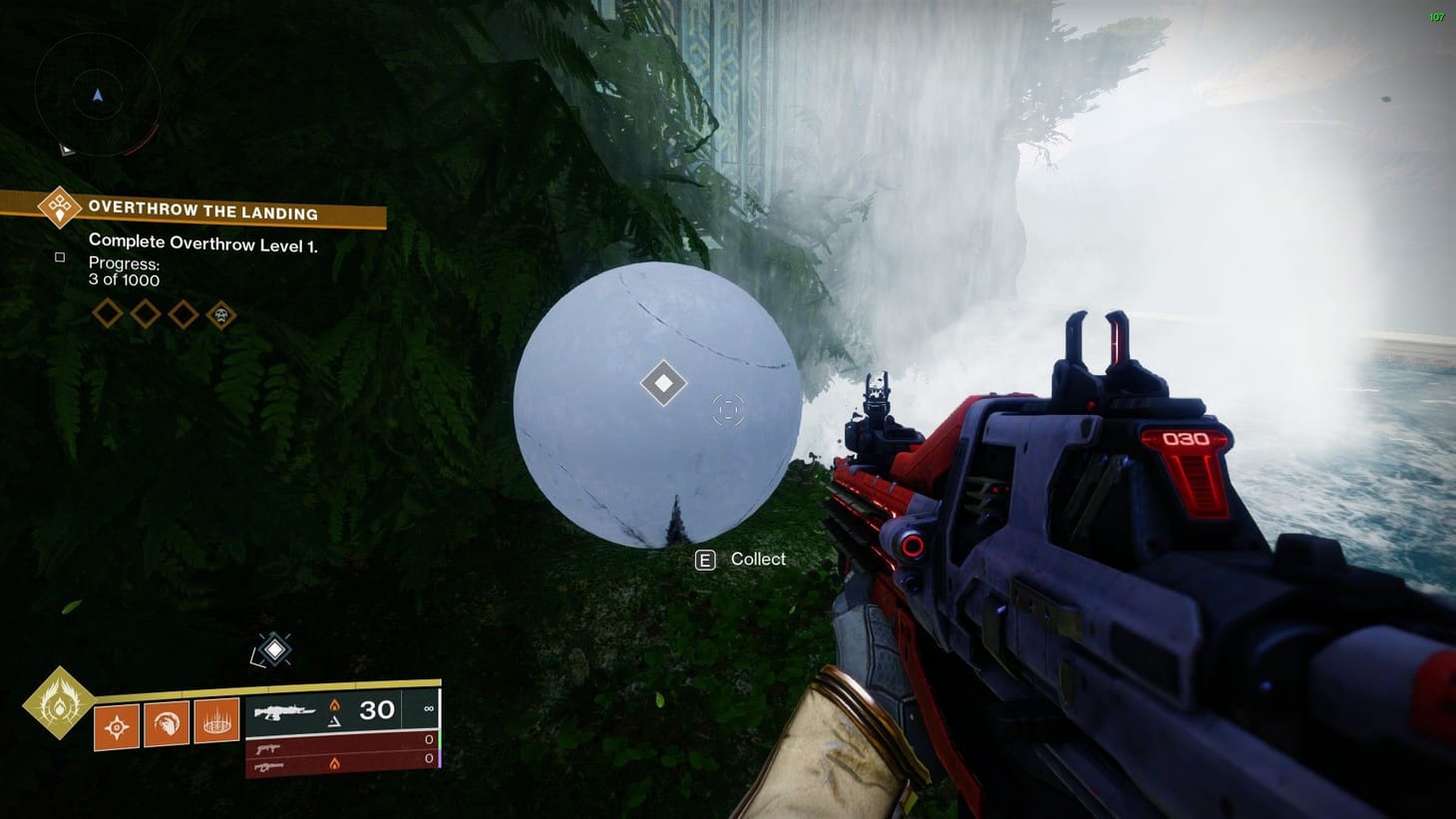
Task: Click the white waypoint diamond marker
Action: click(x=661, y=382)
